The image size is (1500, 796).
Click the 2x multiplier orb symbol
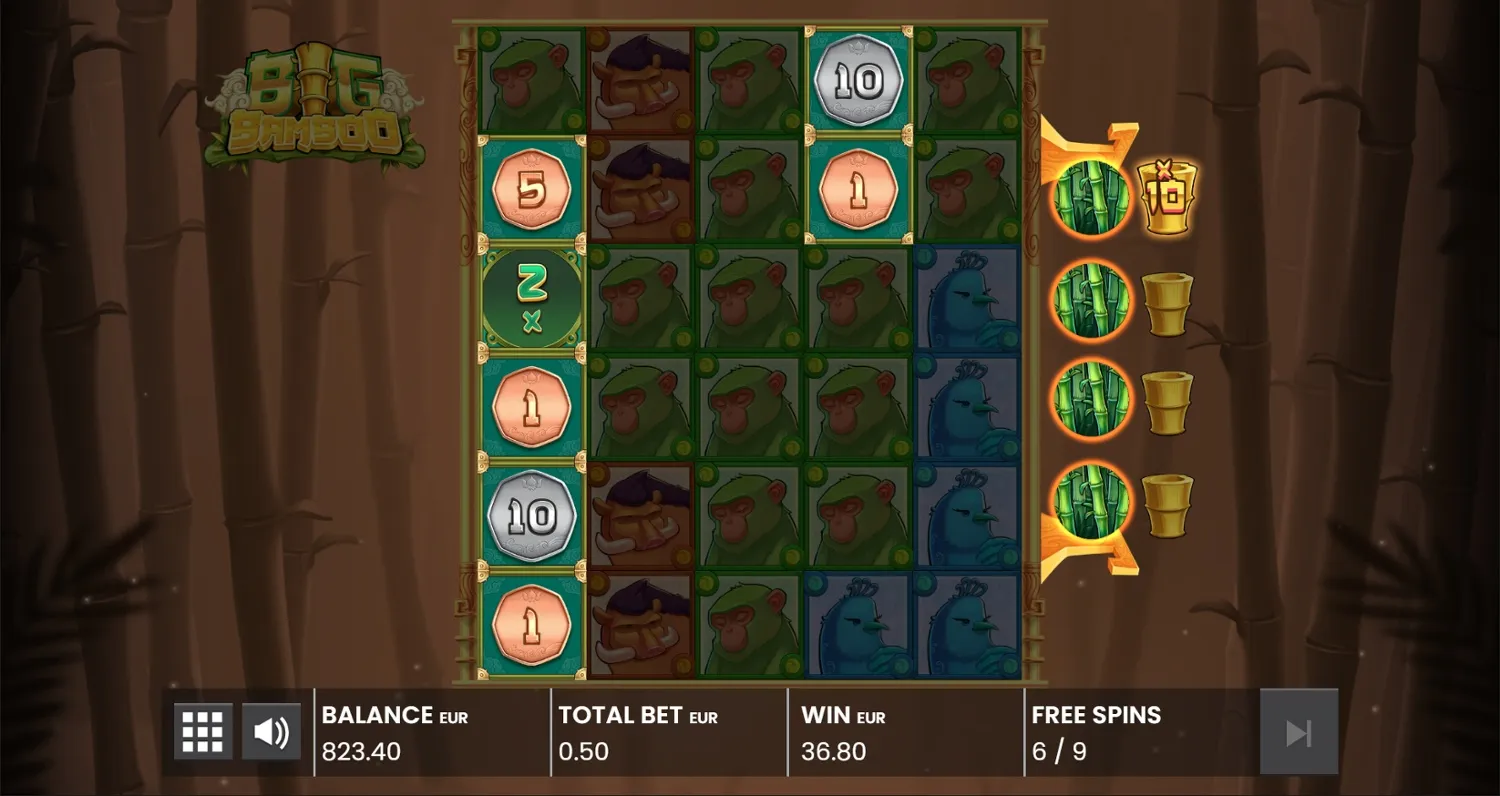click(533, 297)
